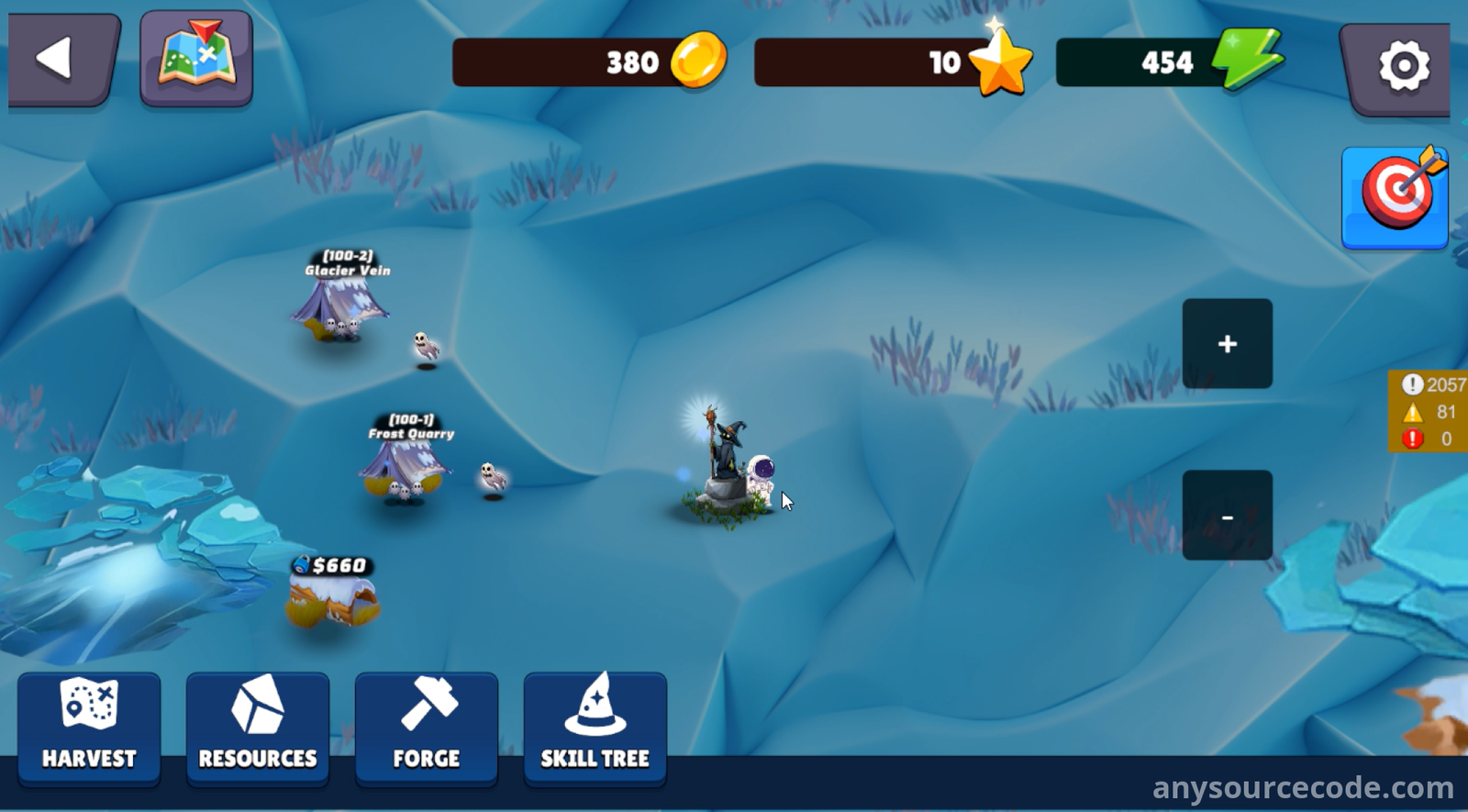Zoom in with the plus button
The image size is (1468, 812).
pyautogui.click(x=1227, y=344)
